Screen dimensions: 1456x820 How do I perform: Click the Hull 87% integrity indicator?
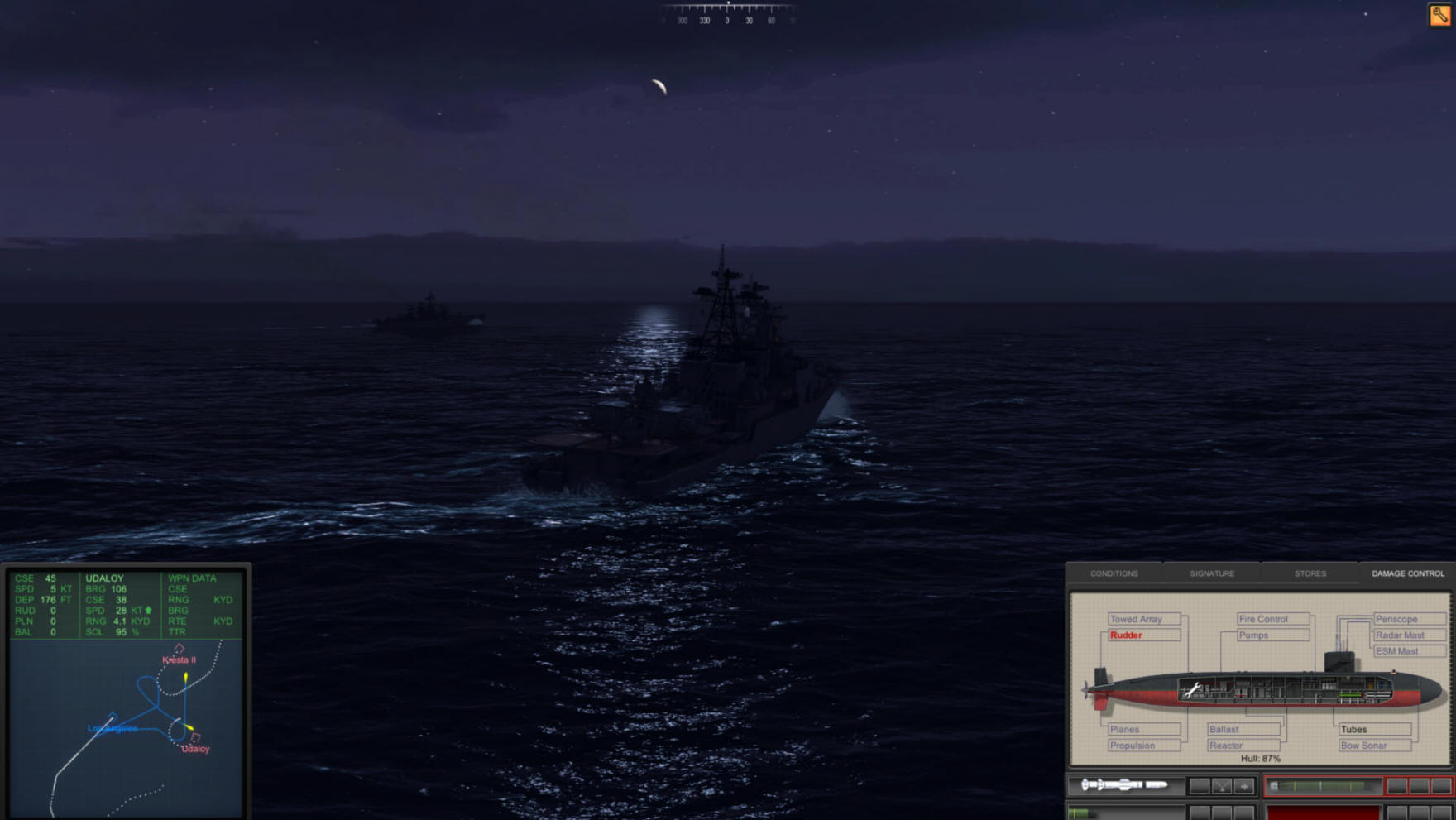pos(1261,757)
